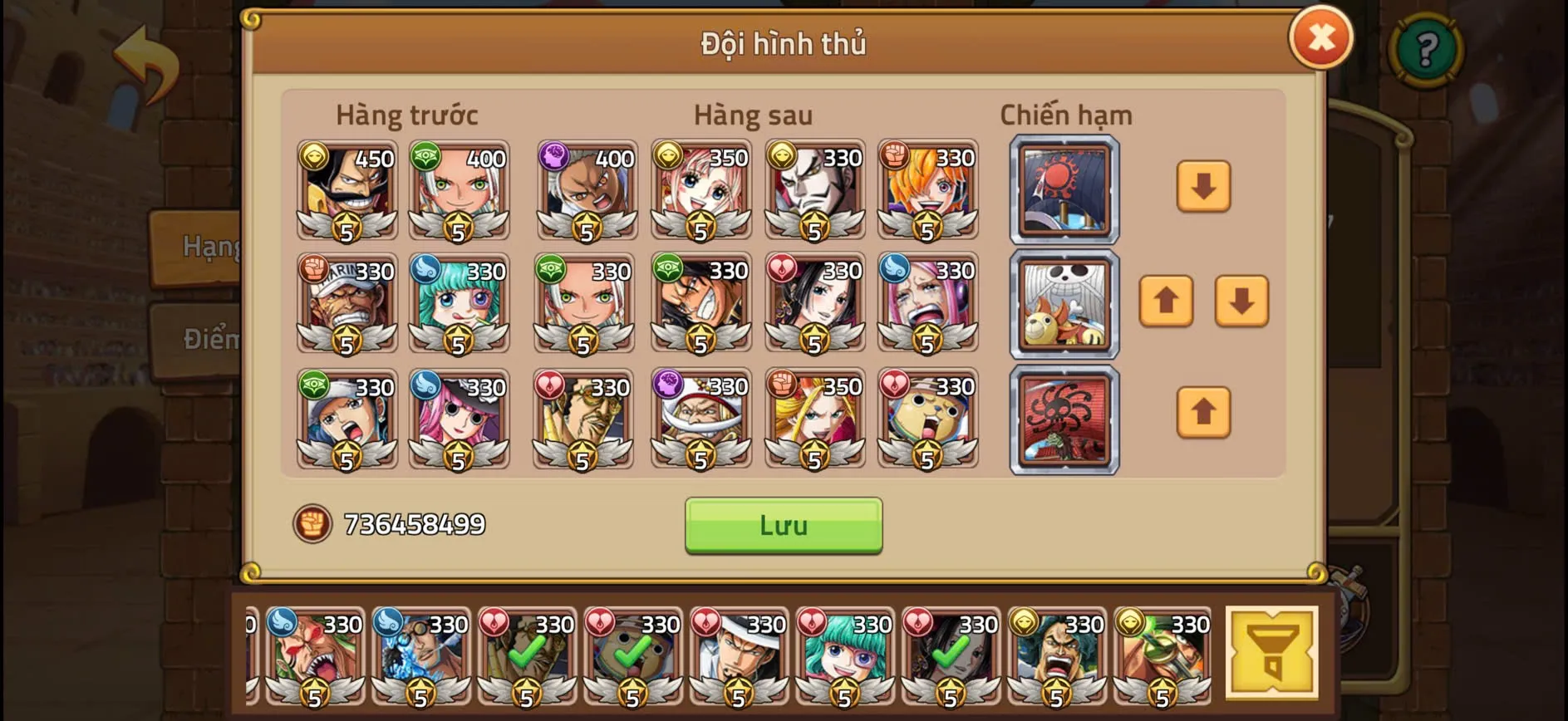The height and width of the screenshot is (721, 1568).
Task: Select the skull-flag warship thumbnail in Chiến hạm
Action: pos(1064,304)
